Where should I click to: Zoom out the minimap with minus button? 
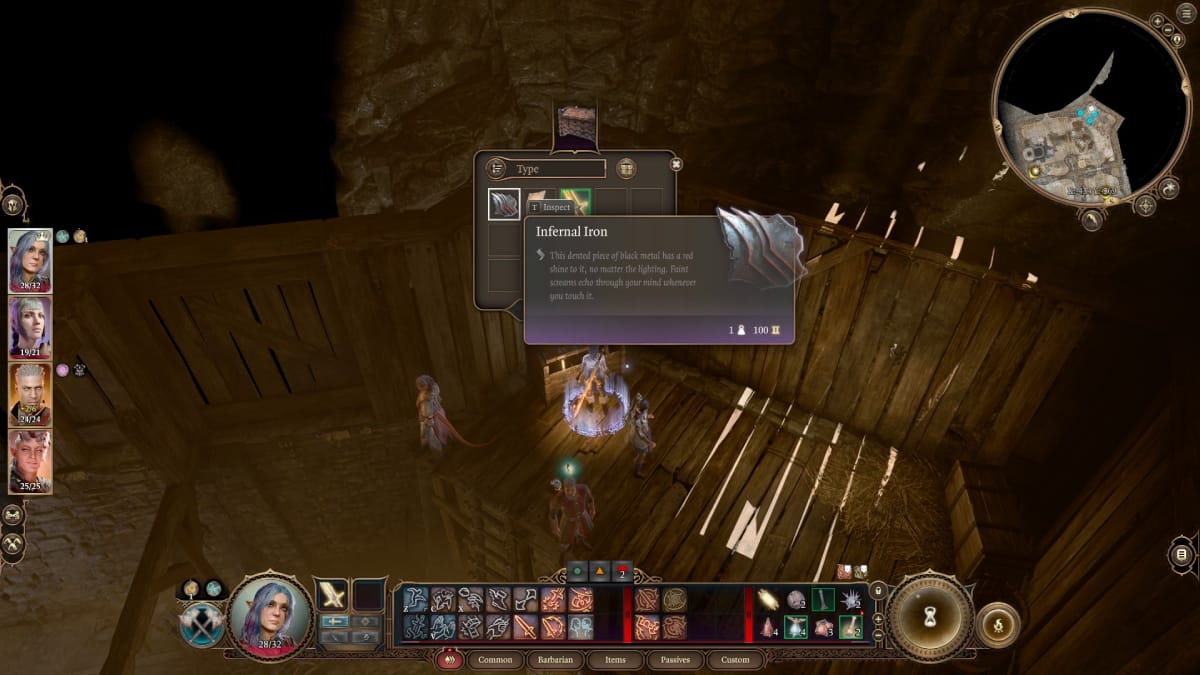[1170, 31]
